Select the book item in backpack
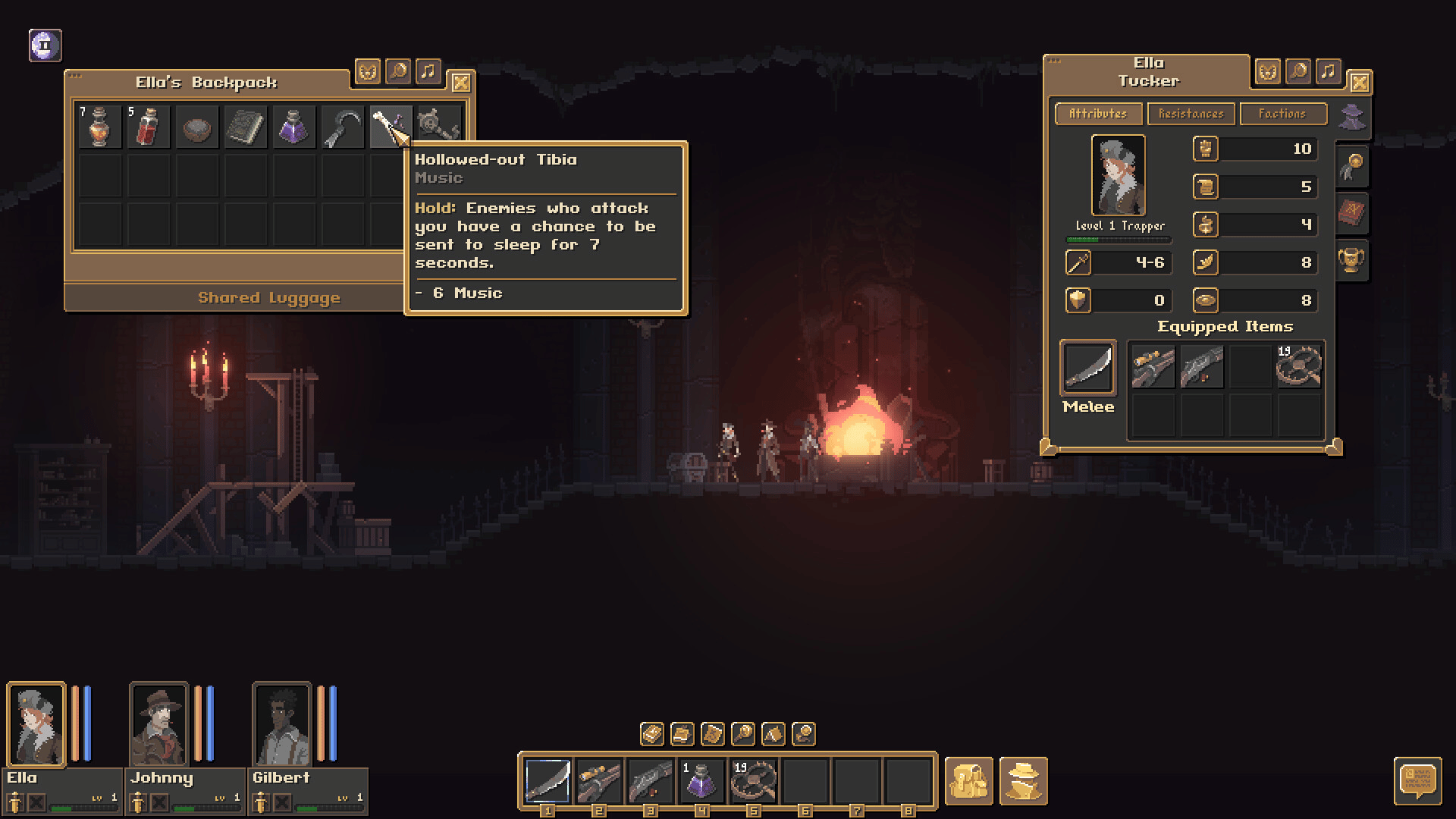Viewport: 1456px width, 819px height. coord(245,127)
